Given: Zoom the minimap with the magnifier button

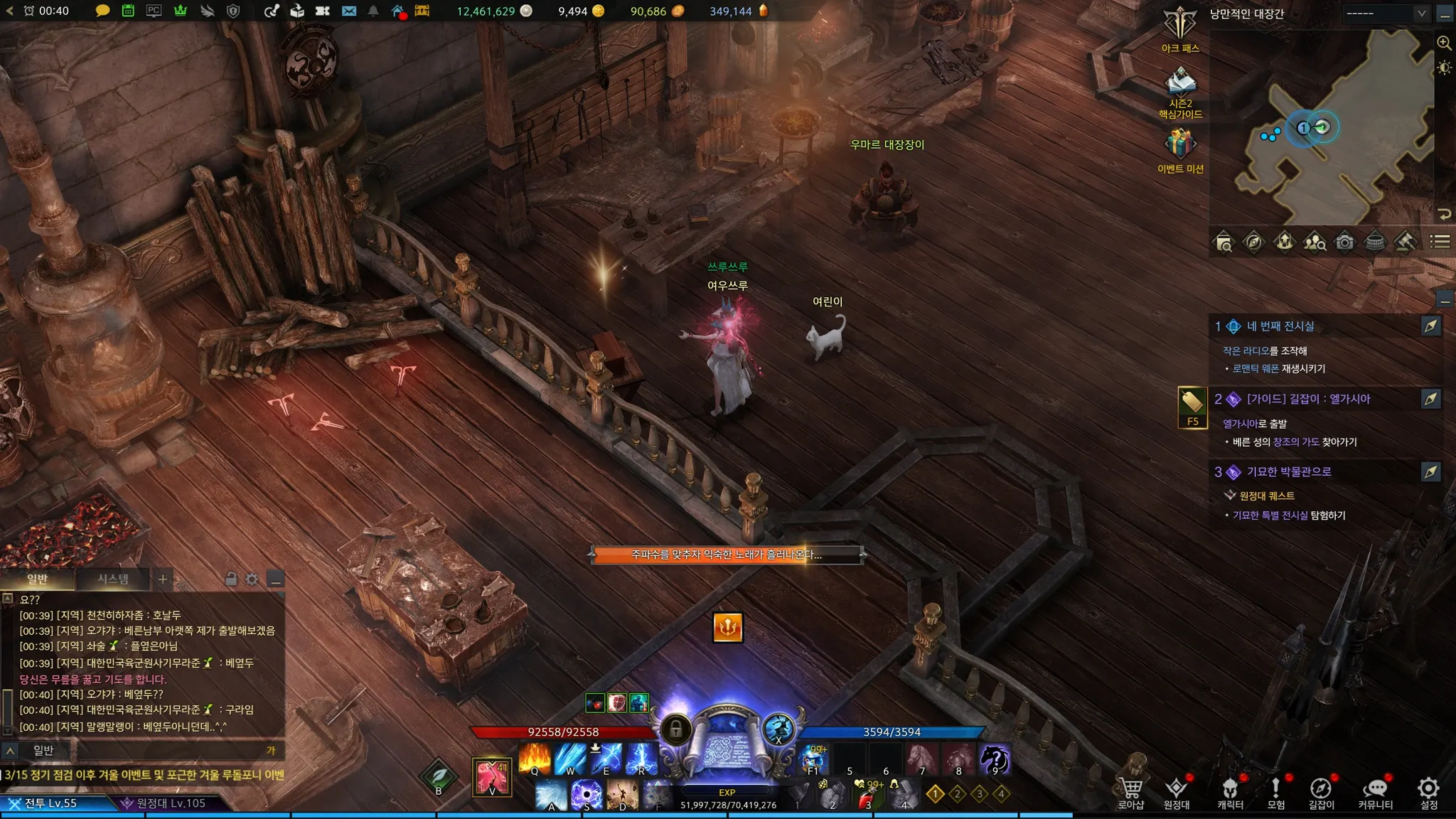Looking at the screenshot, I should pos(1444,43).
